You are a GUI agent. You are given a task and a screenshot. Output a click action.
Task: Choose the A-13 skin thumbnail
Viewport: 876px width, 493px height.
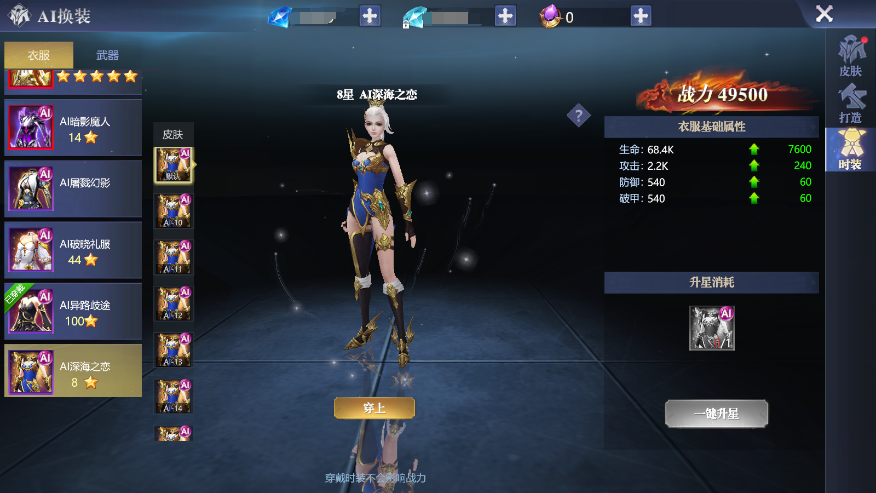pyautogui.click(x=172, y=351)
